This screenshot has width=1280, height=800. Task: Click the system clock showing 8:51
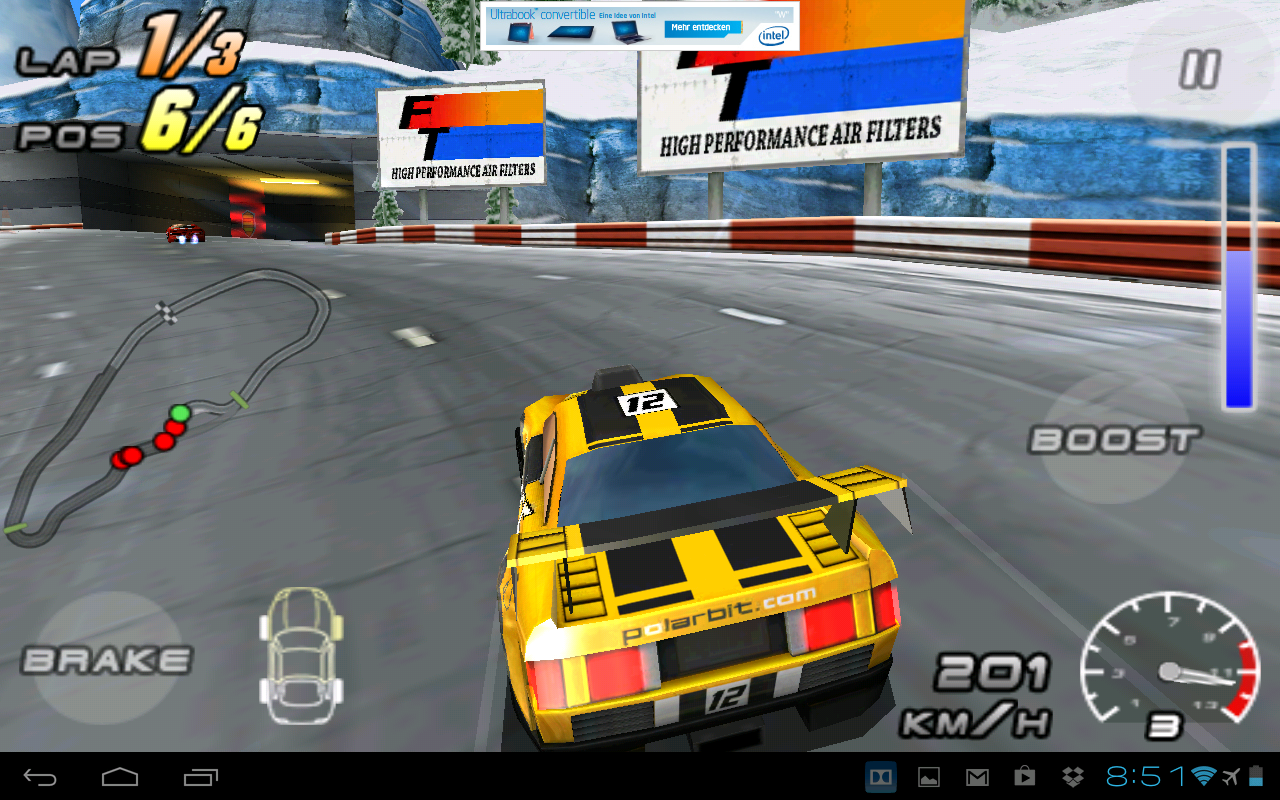(1145, 777)
